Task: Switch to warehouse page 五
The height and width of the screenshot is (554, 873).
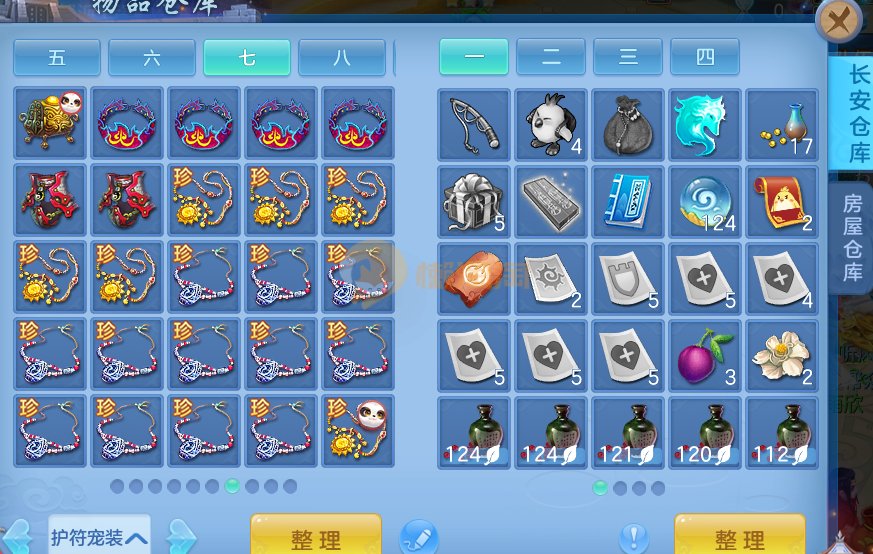Action: coord(57,58)
